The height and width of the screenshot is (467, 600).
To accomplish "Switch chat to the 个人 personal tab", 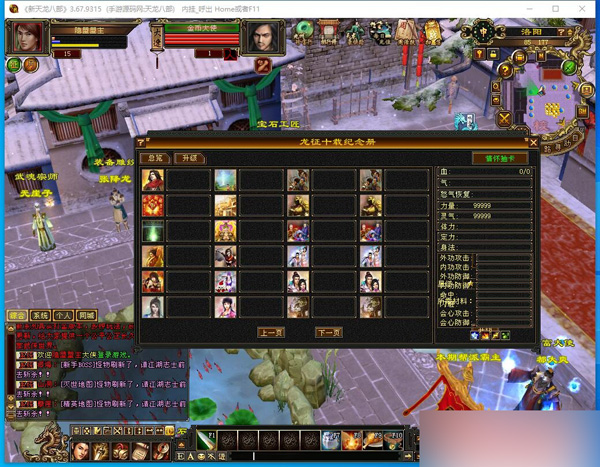I will (63, 315).
